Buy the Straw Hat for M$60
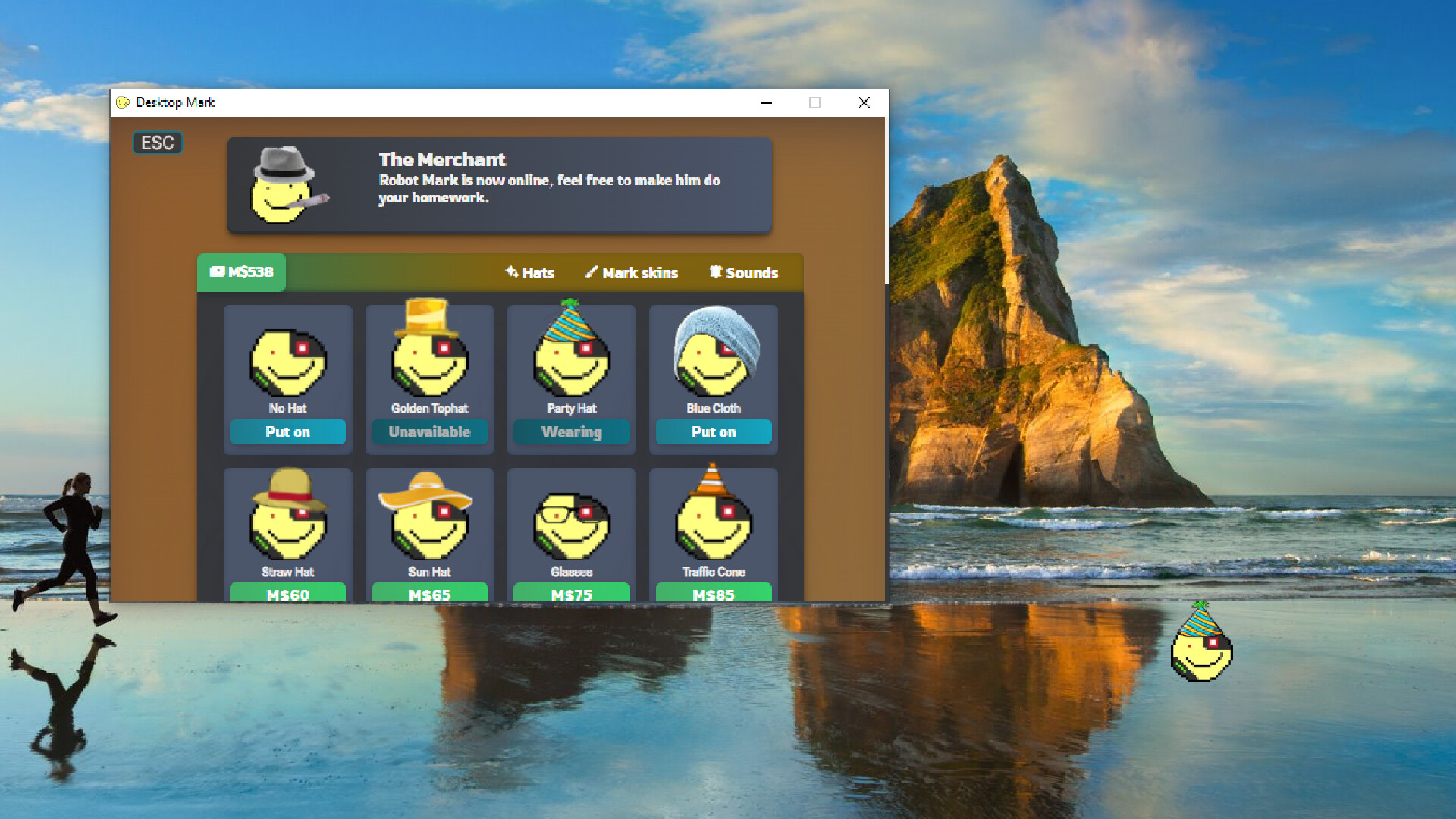This screenshot has width=1456, height=819. (287, 595)
